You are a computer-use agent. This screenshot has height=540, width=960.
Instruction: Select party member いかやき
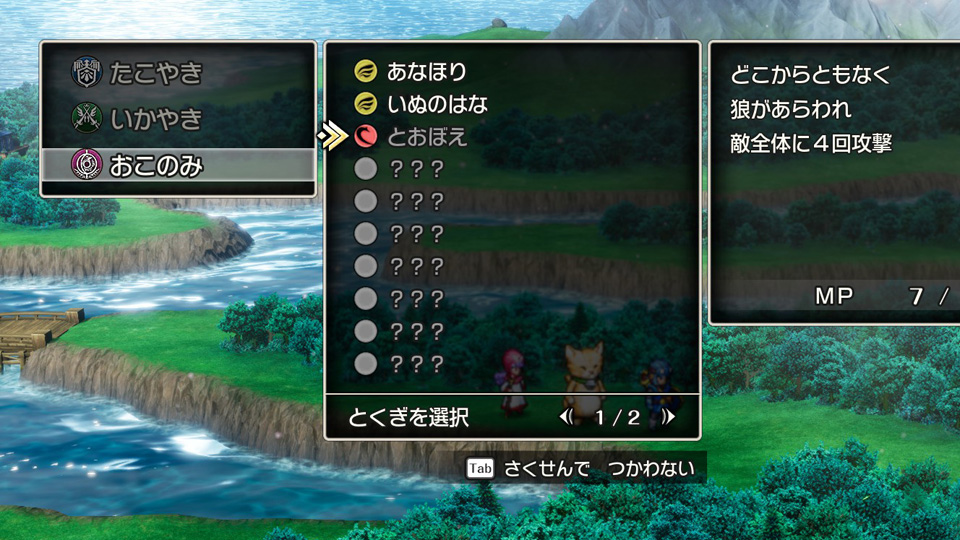tap(158, 119)
